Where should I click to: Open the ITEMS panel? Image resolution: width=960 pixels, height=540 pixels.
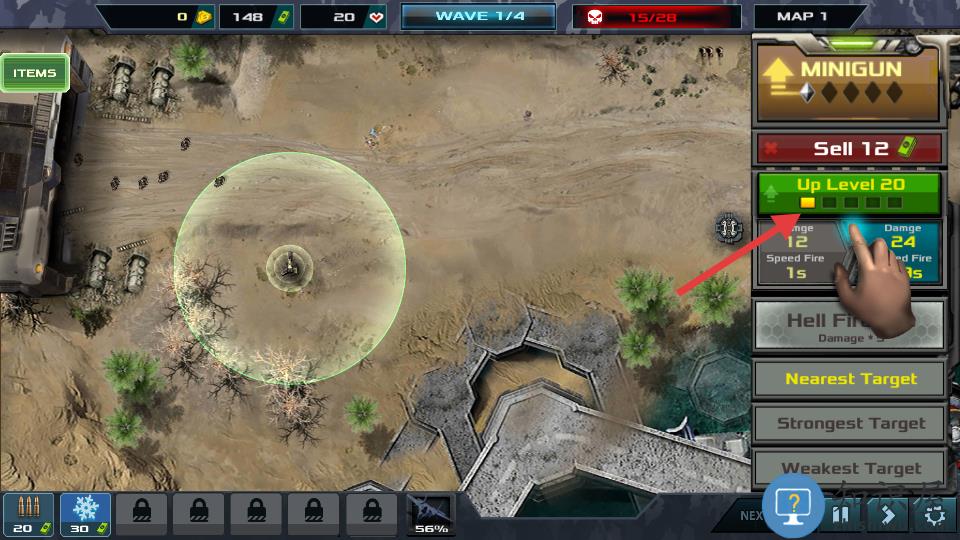[35, 73]
